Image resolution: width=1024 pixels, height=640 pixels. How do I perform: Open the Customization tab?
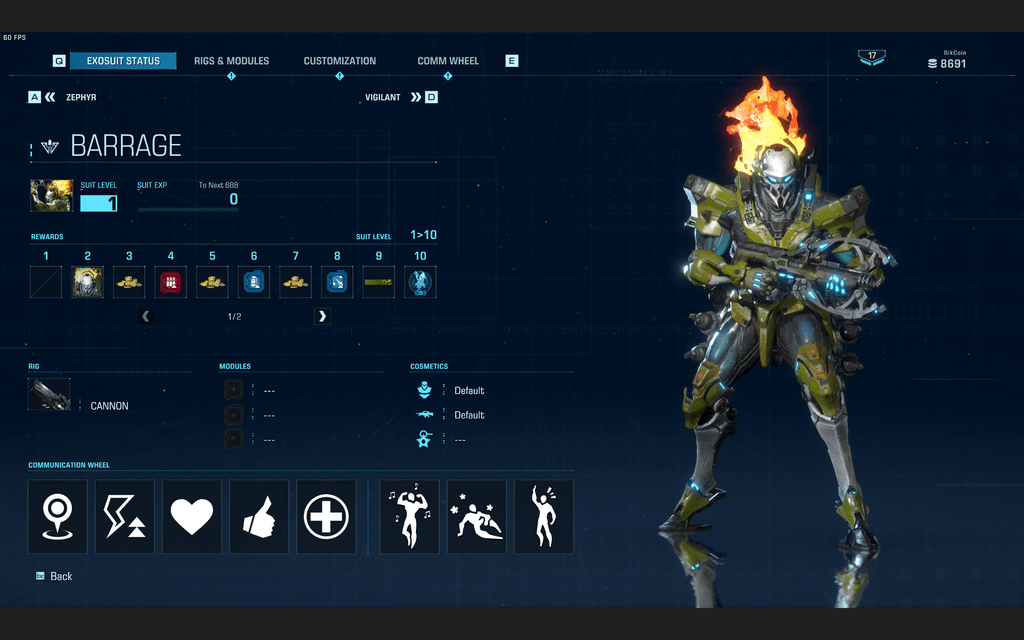(340, 61)
